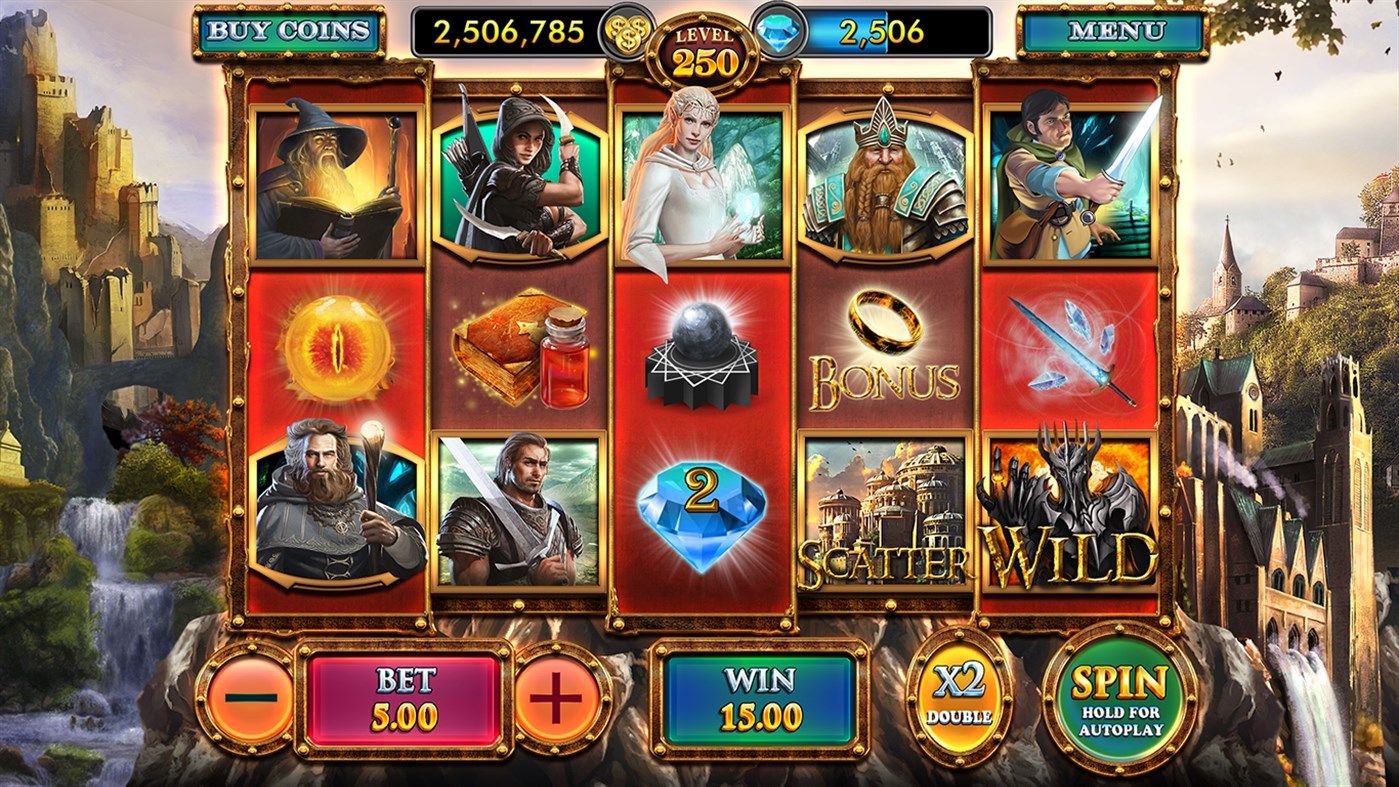Click the gold coin balance icon

click(x=625, y=31)
